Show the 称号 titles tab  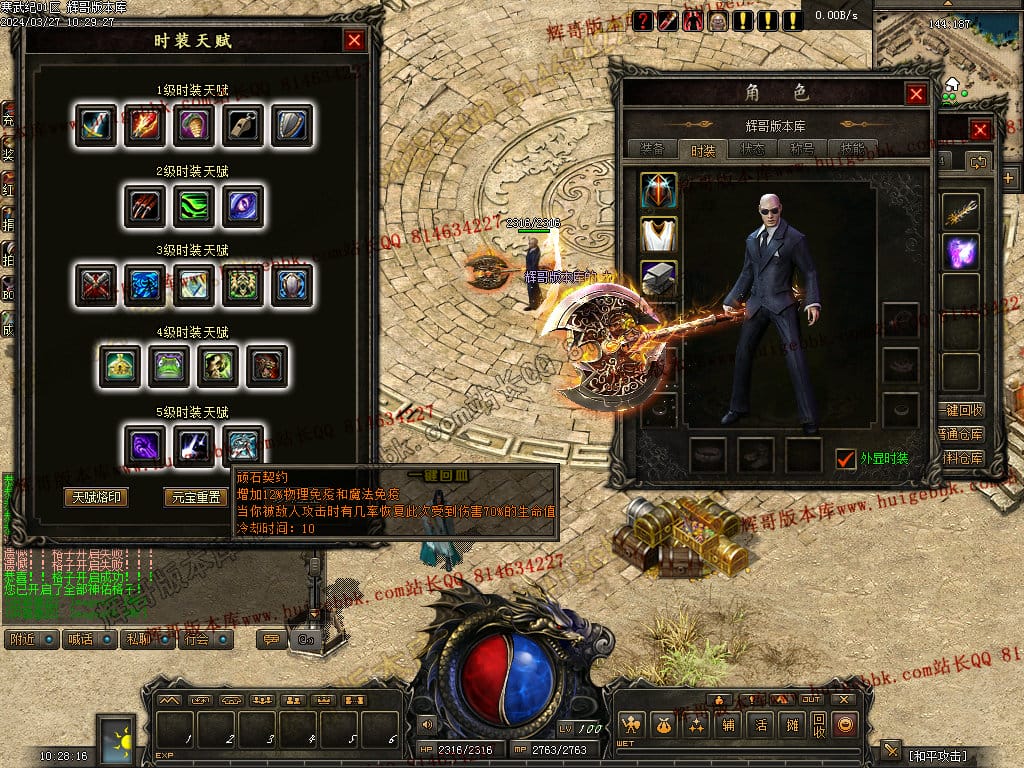point(802,149)
